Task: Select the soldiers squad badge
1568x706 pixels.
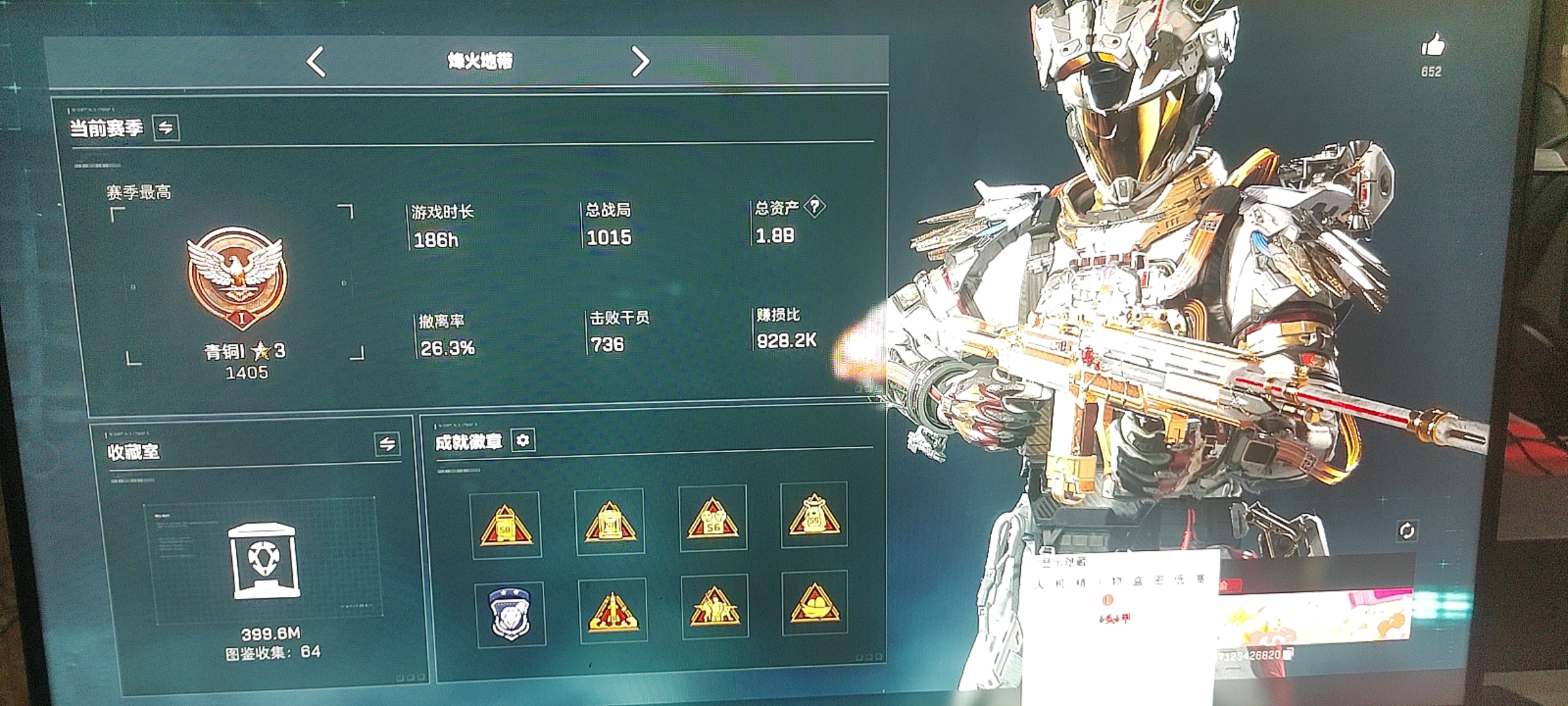Action: 714,607
